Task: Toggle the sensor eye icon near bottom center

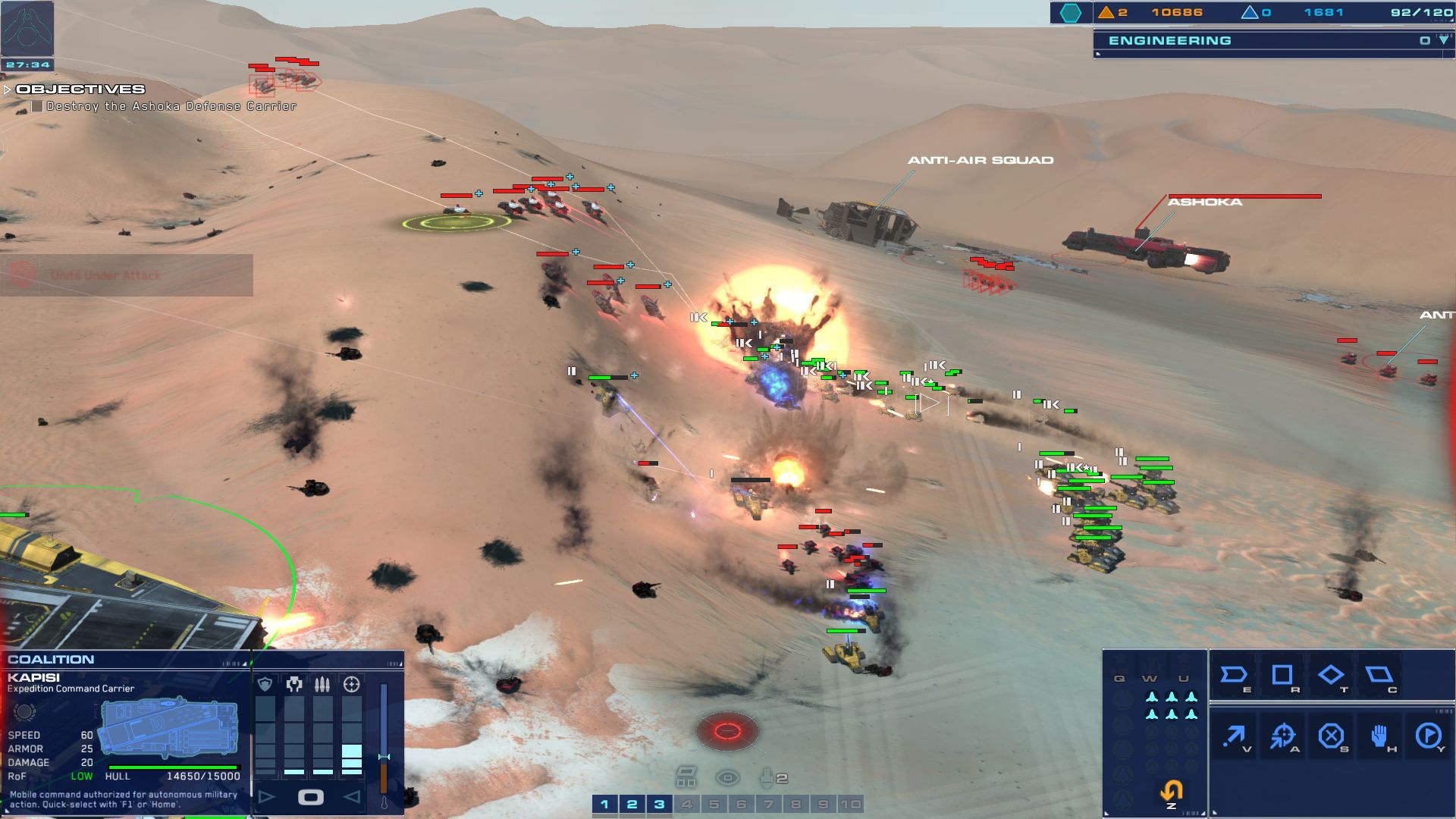Action: click(729, 777)
